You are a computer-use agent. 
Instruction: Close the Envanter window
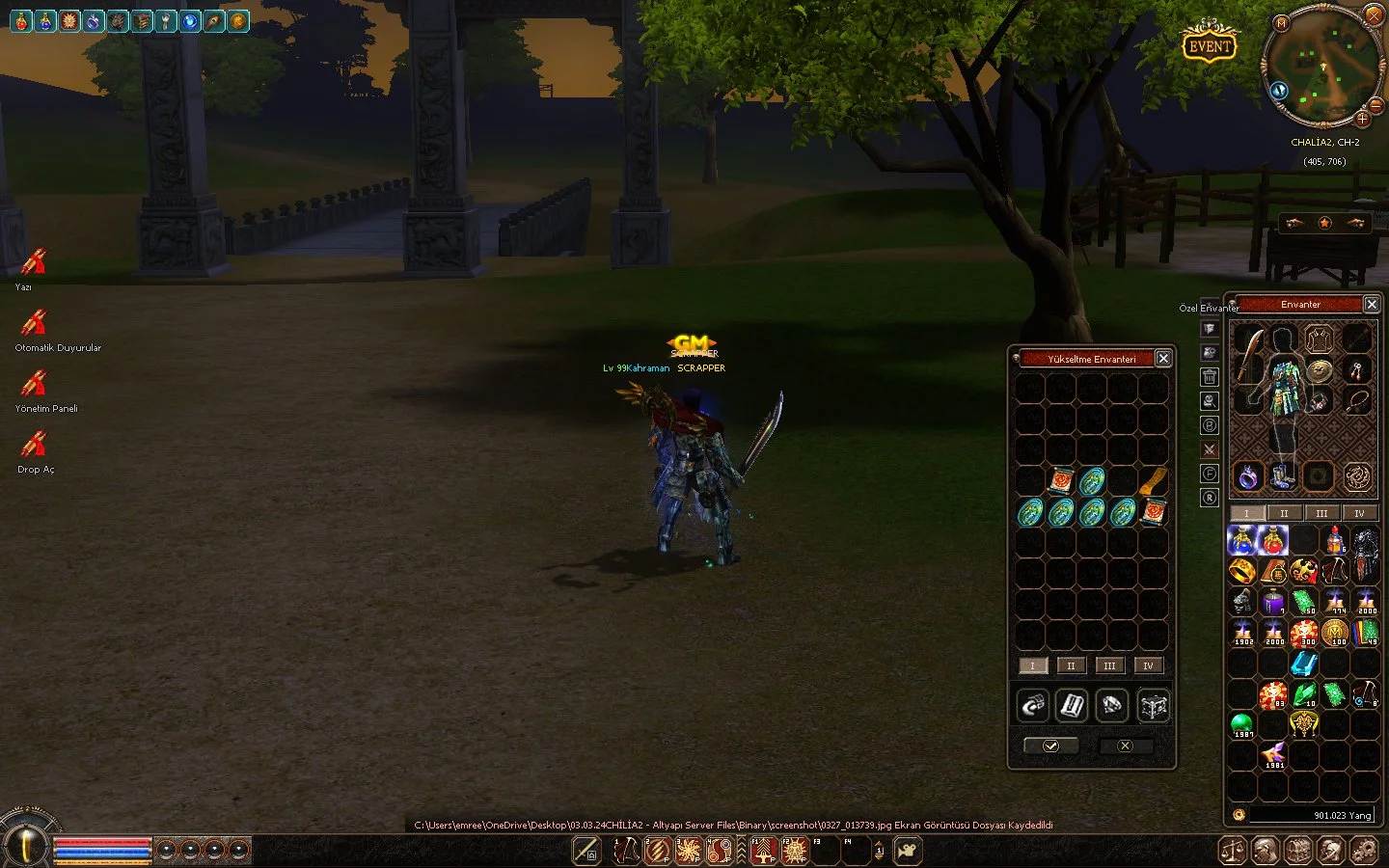[x=1372, y=305]
